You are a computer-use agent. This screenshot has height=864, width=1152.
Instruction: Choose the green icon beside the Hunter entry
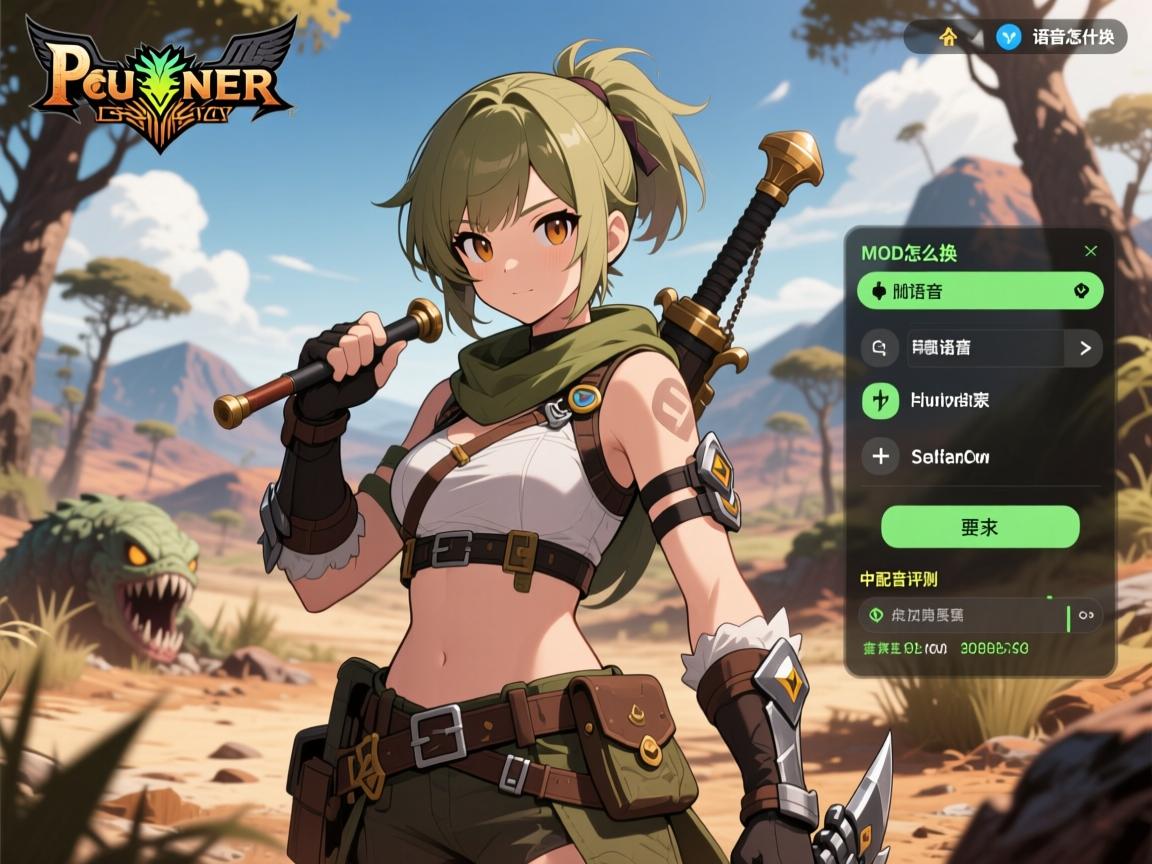880,401
